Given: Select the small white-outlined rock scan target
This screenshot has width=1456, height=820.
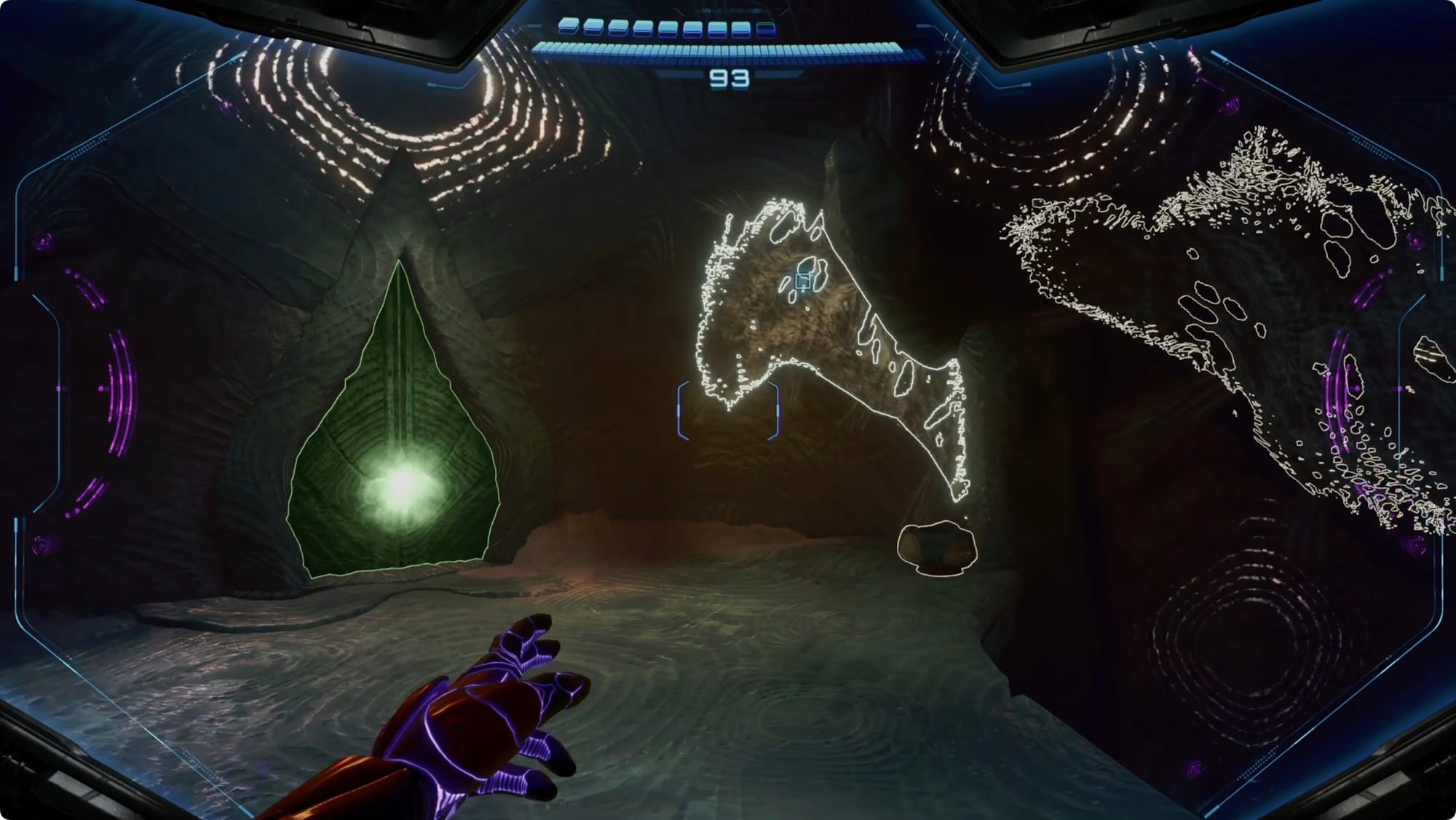Looking at the screenshot, I should (x=936, y=549).
